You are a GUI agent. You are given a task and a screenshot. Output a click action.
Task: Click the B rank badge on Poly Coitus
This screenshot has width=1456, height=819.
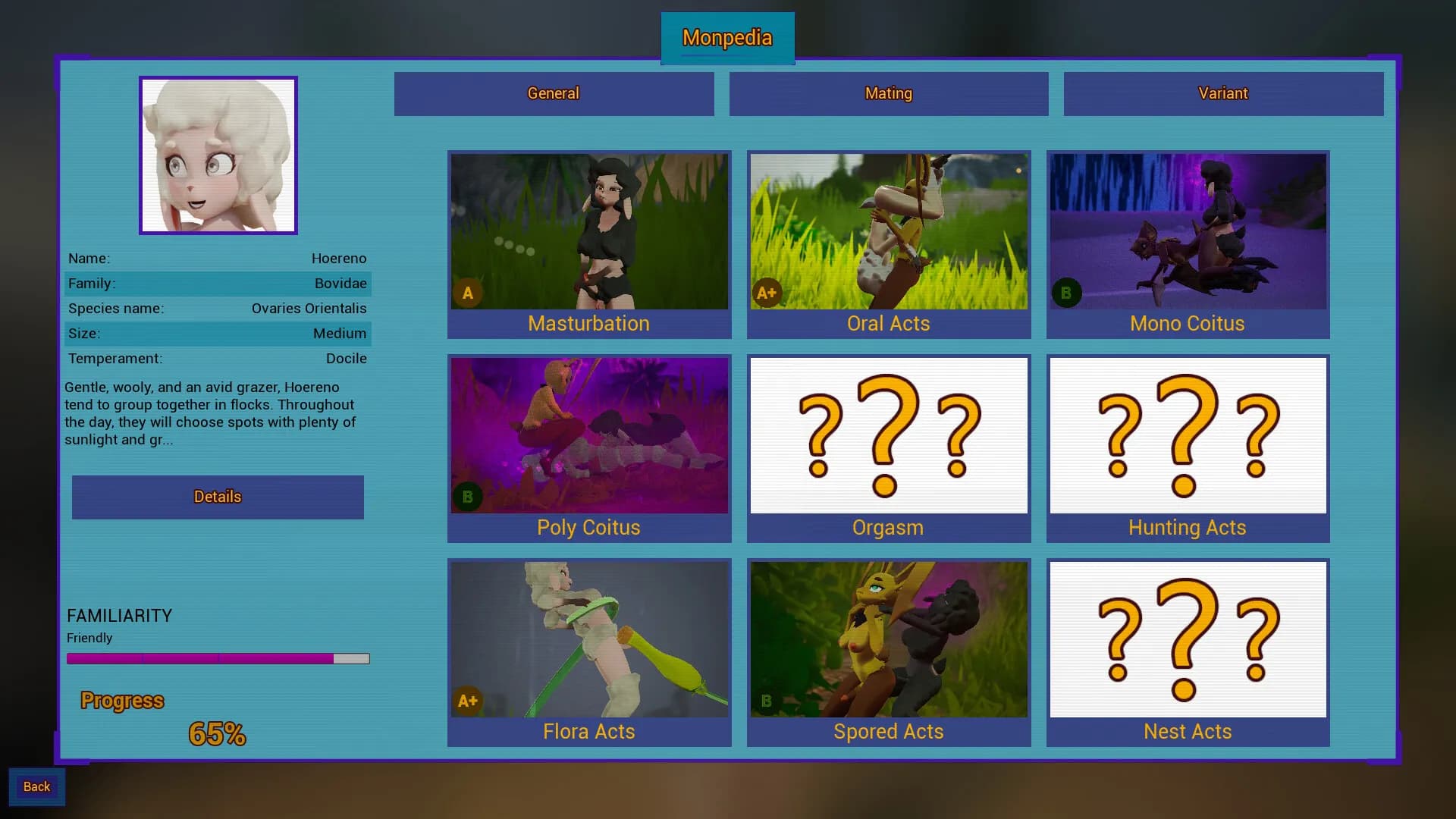pos(468,497)
